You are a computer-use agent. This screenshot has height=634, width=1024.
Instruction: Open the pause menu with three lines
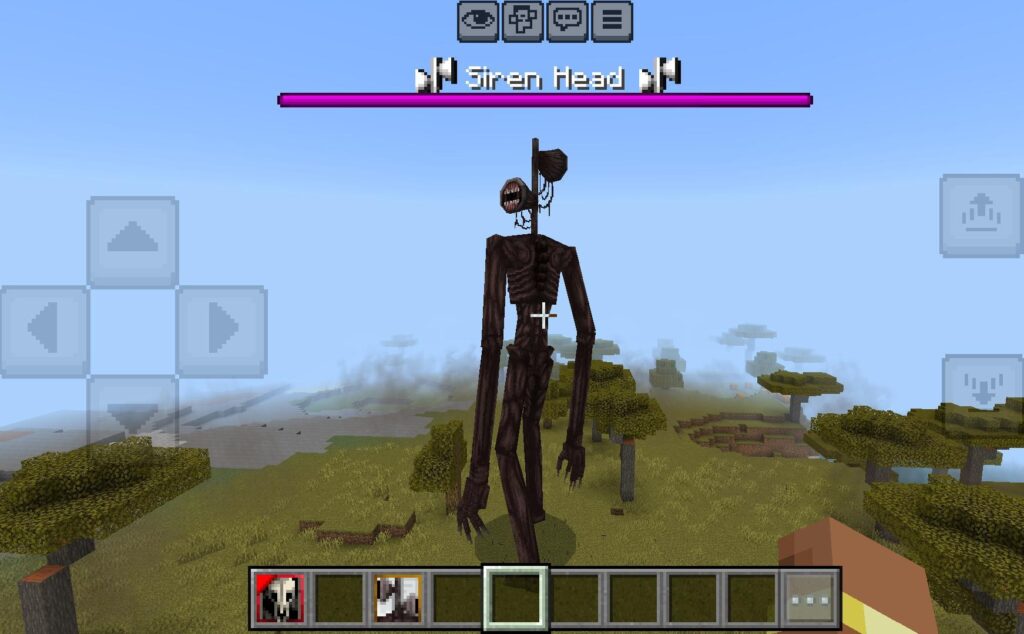click(x=612, y=21)
